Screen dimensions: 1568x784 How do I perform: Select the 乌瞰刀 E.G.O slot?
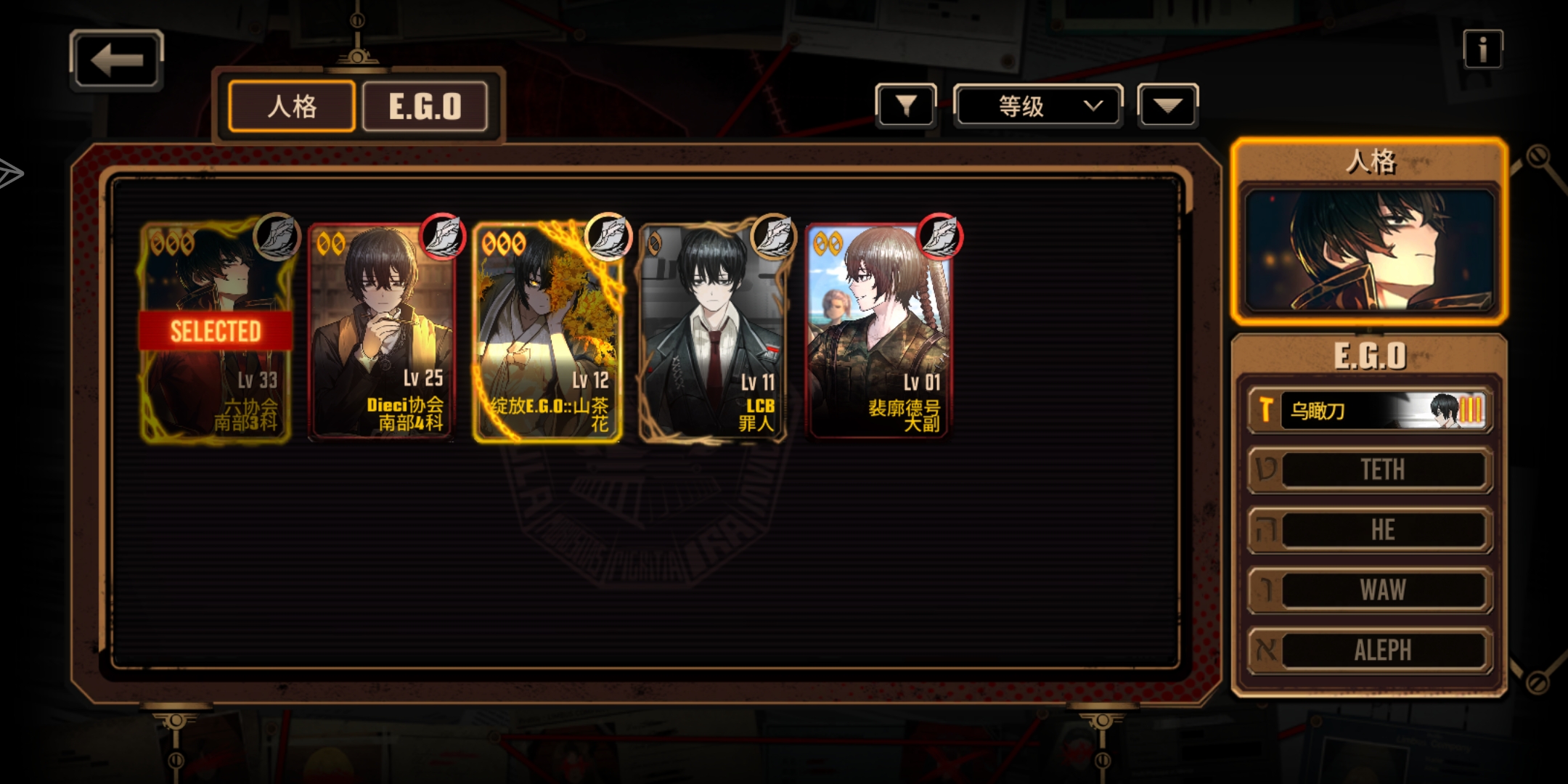1370,411
